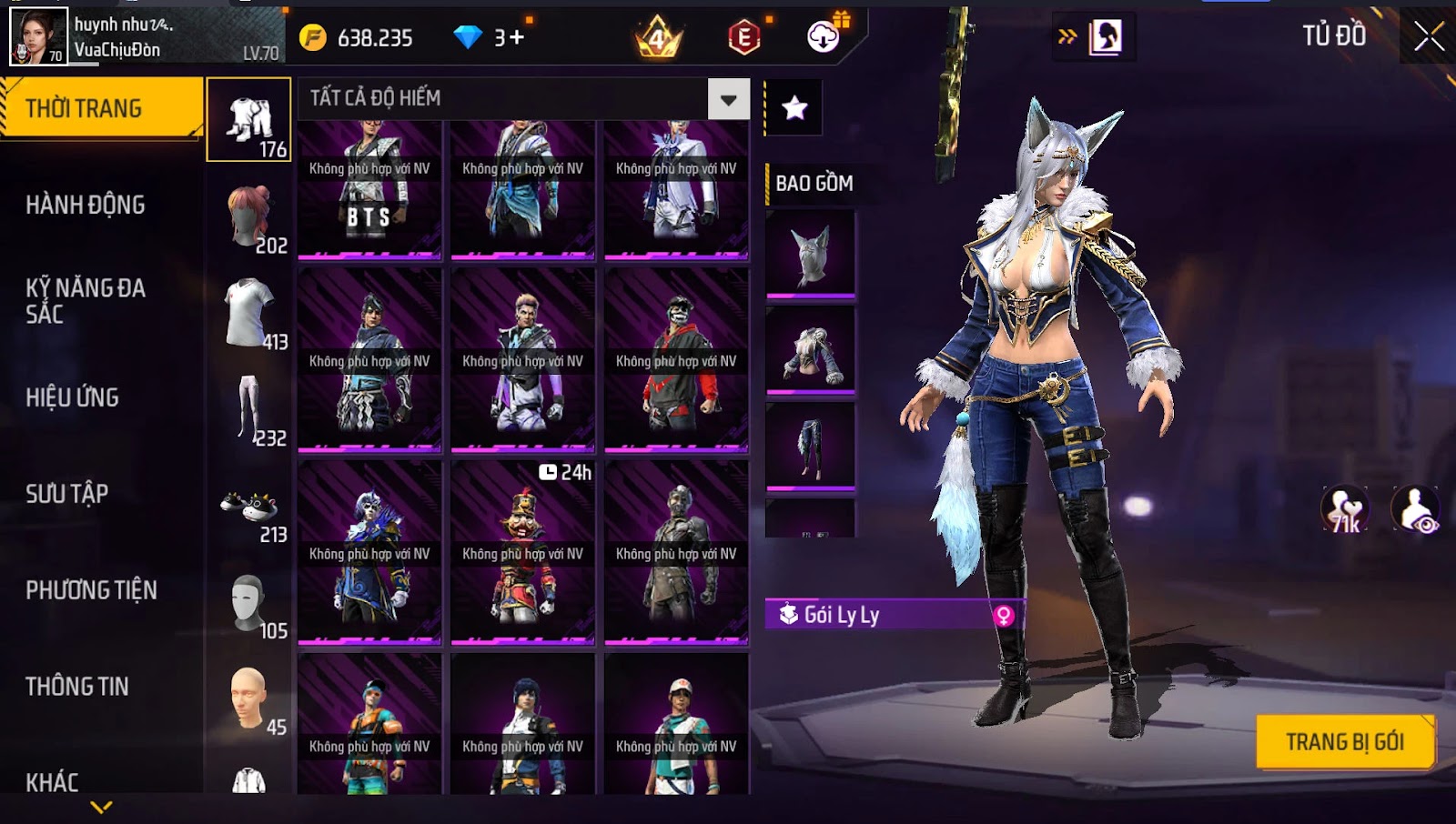Open the TẤT CẢ ĐỘ HIẾM rarity dropdown
This screenshot has width=1456, height=824.
(728, 99)
